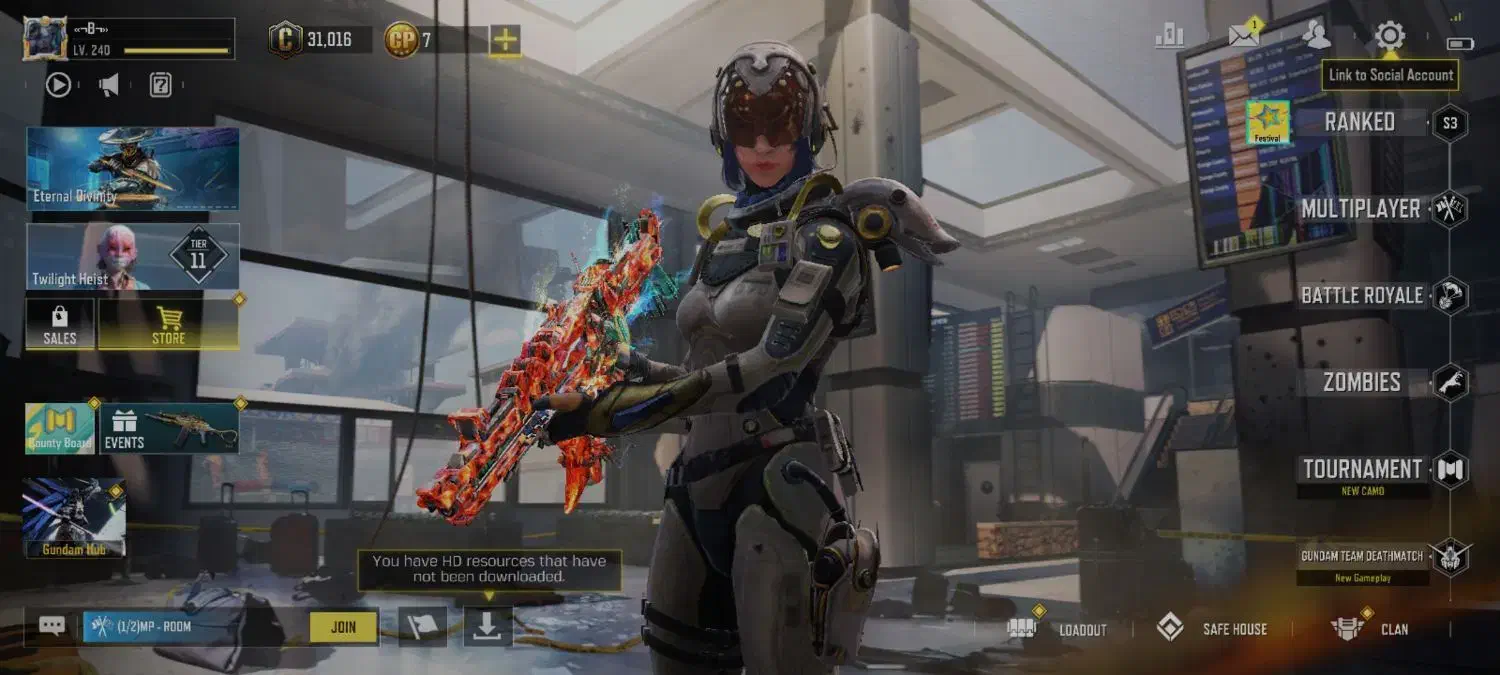Download the HD resources
The width and height of the screenshot is (1500, 675).
coord(487,627)
